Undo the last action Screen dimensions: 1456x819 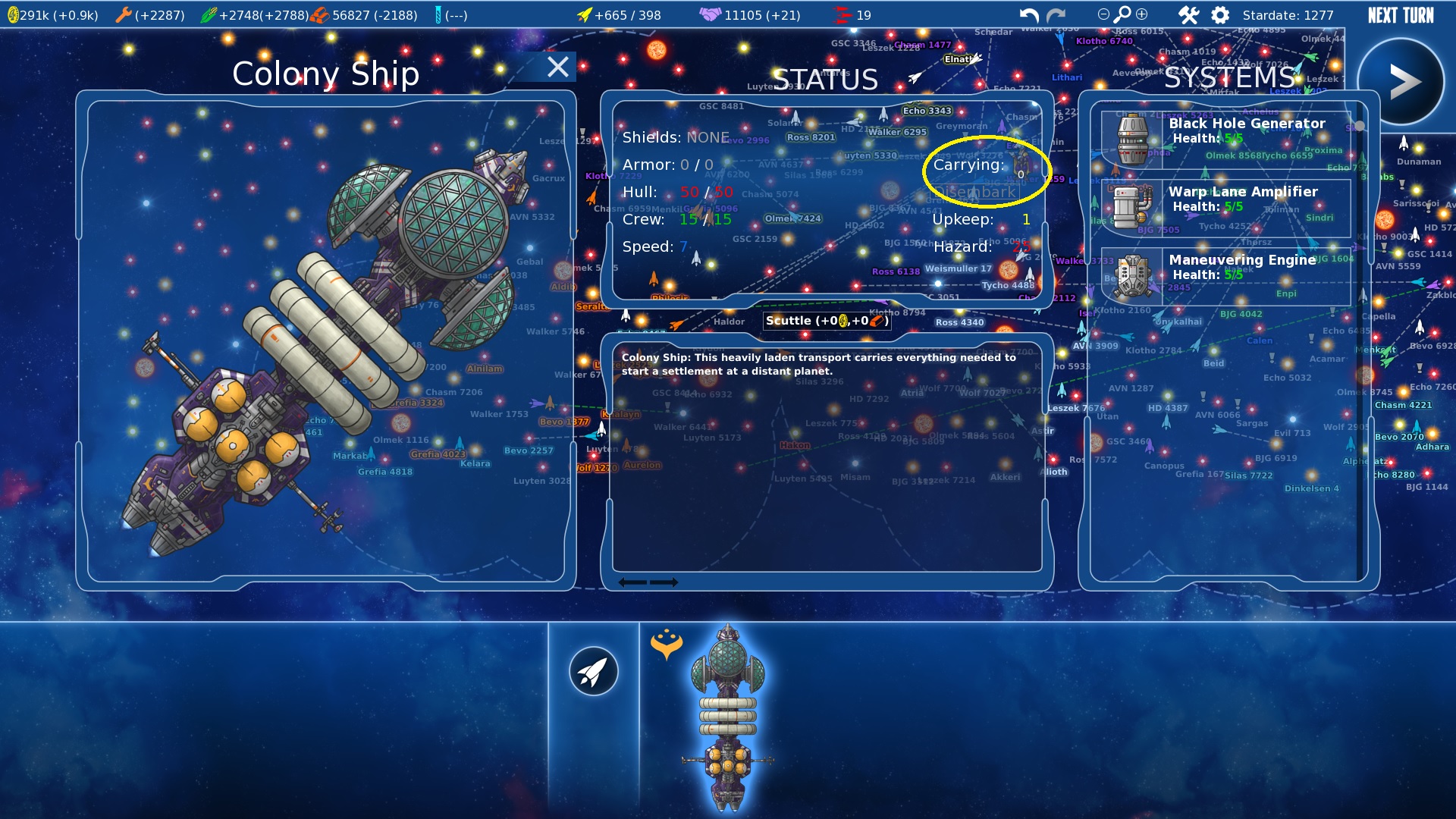point(1029,15)
